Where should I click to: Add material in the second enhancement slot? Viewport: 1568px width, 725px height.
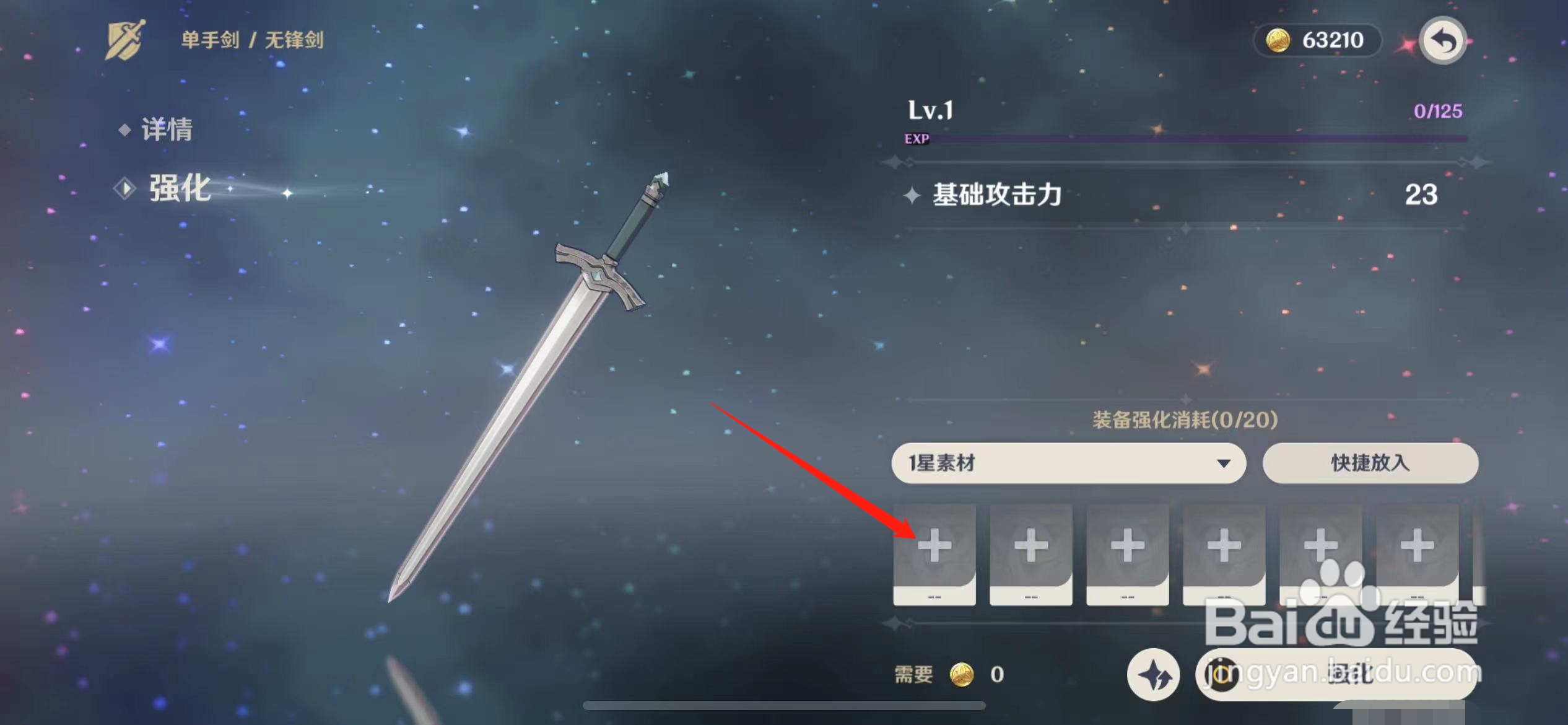click(1030, 545)
